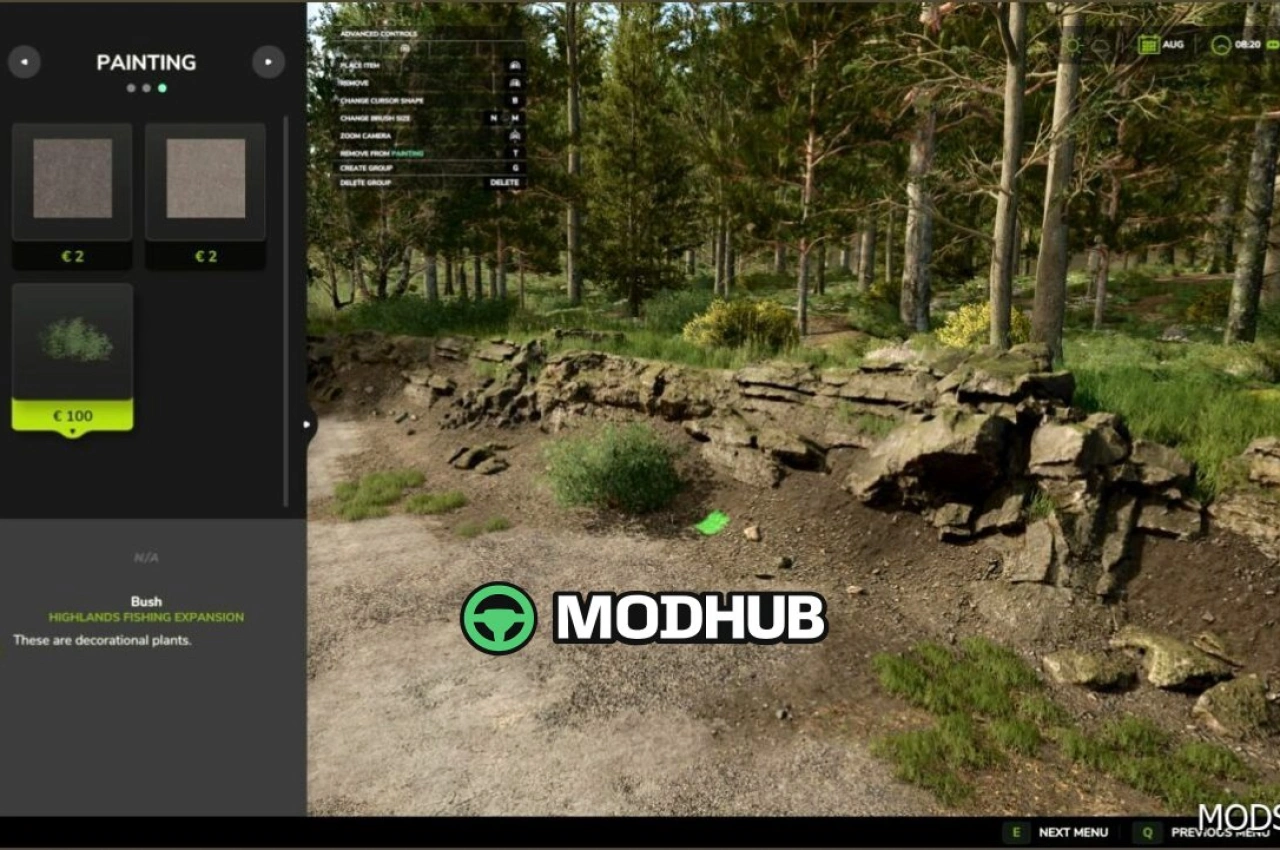Click the sun weather icon
The height and width of the screenshot is (850, 1280).
pyautogui.click(x=1072, y=44)
